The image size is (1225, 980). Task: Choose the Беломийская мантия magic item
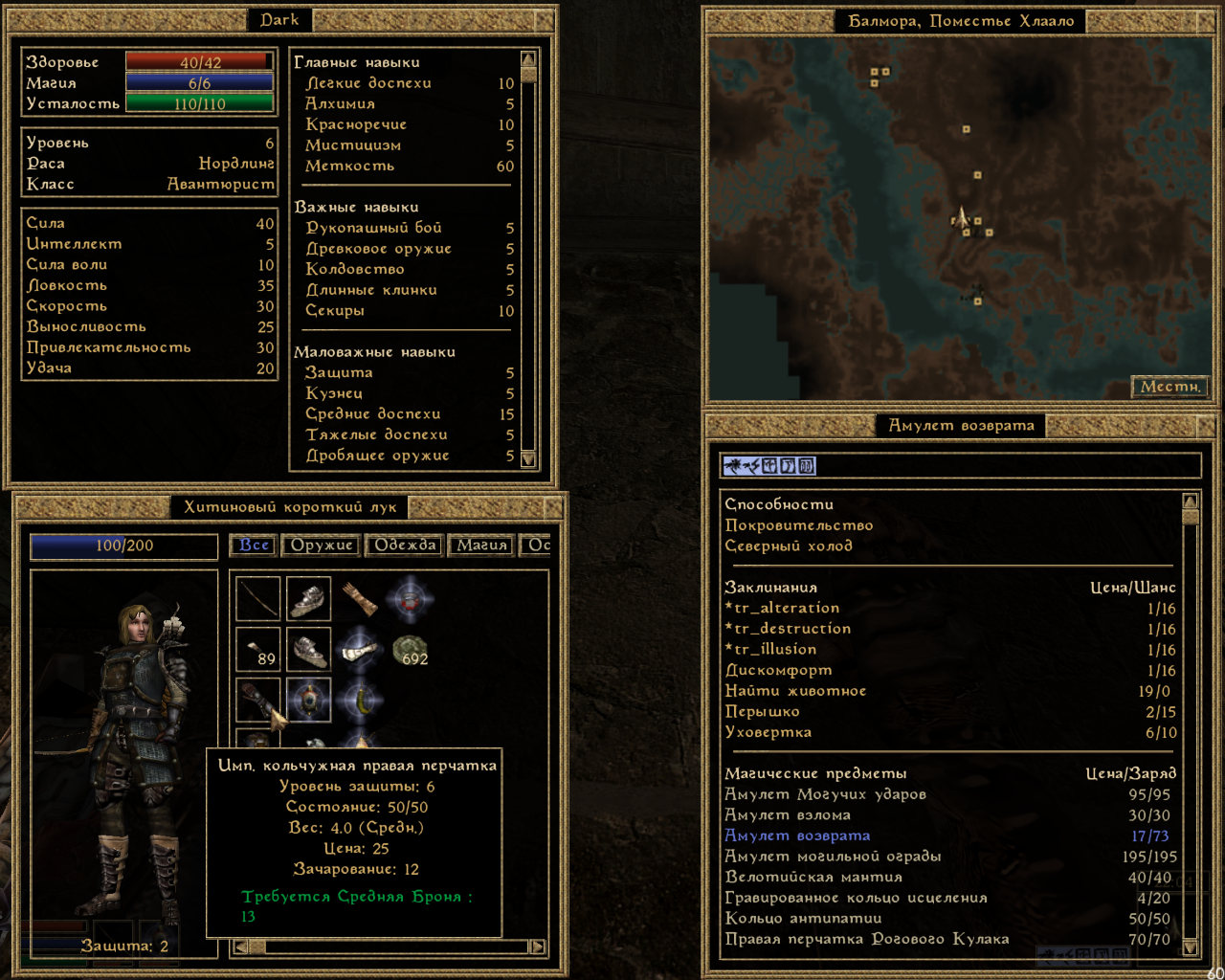pyautogui.click(x=813, y=878)
